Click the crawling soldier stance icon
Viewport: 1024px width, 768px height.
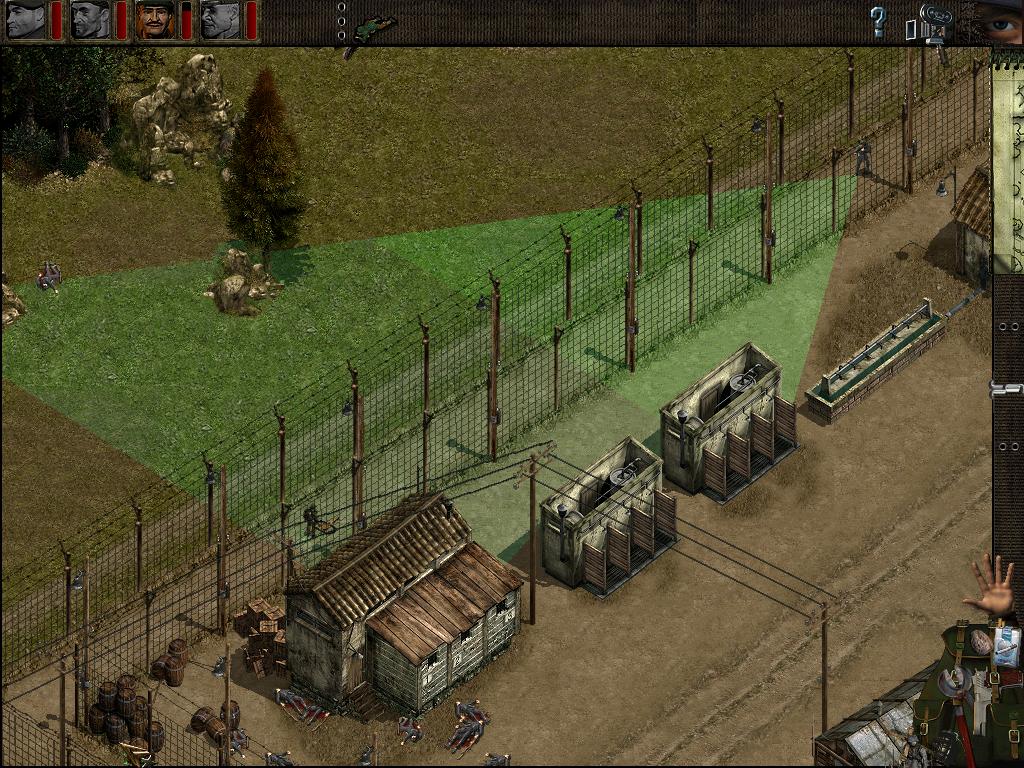pyautogui.click(x=373, y=26)
